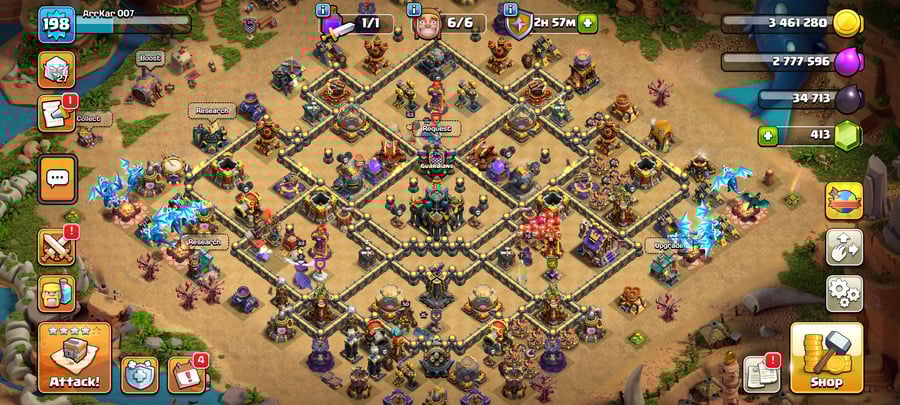Open the papers icon beside the Shop
The image size is (900, 405).
pos(762,374)
